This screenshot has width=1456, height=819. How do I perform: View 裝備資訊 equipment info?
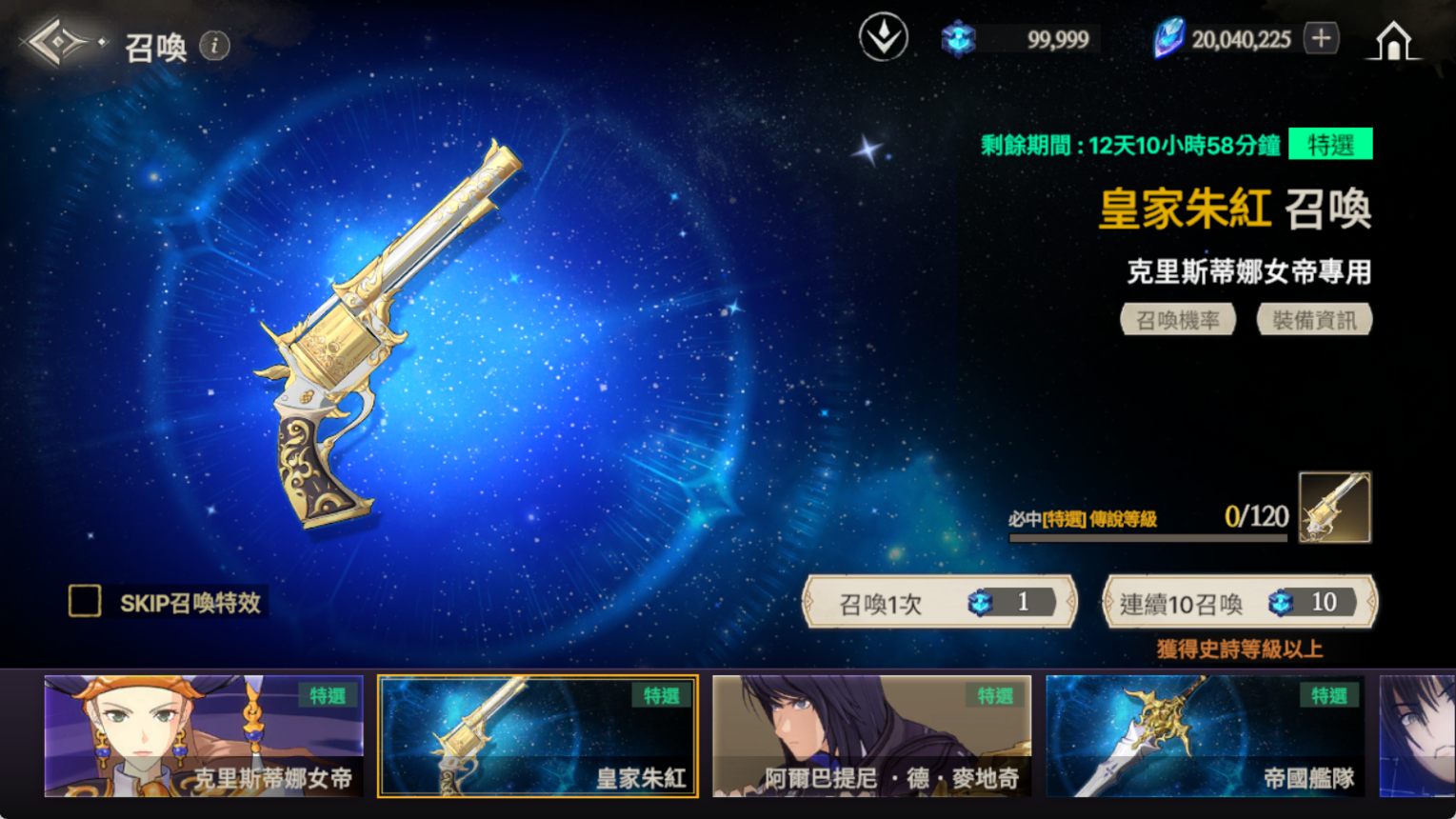tap(1314, 320)
